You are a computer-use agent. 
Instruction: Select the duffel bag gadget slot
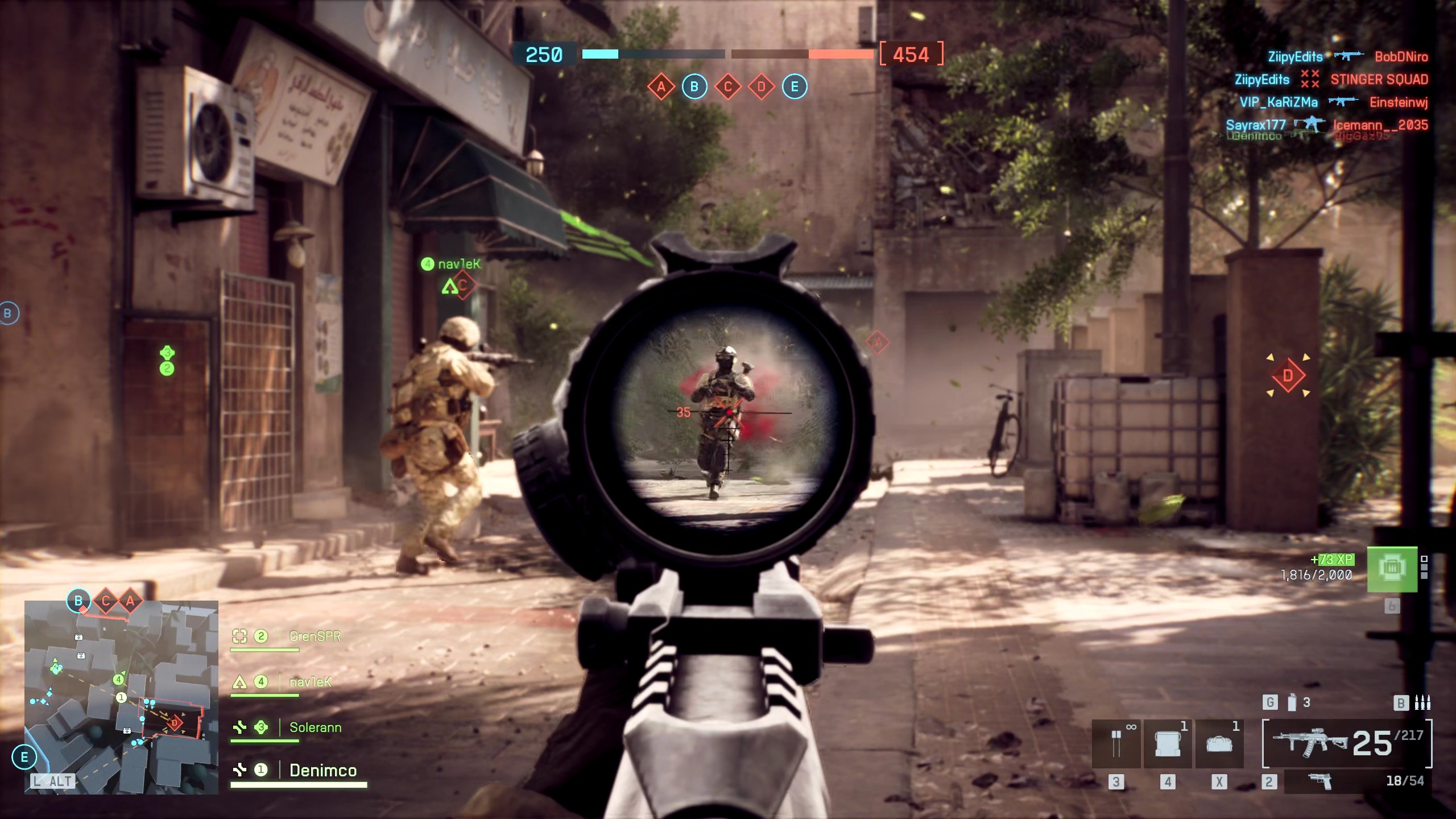pos(1219,744)
